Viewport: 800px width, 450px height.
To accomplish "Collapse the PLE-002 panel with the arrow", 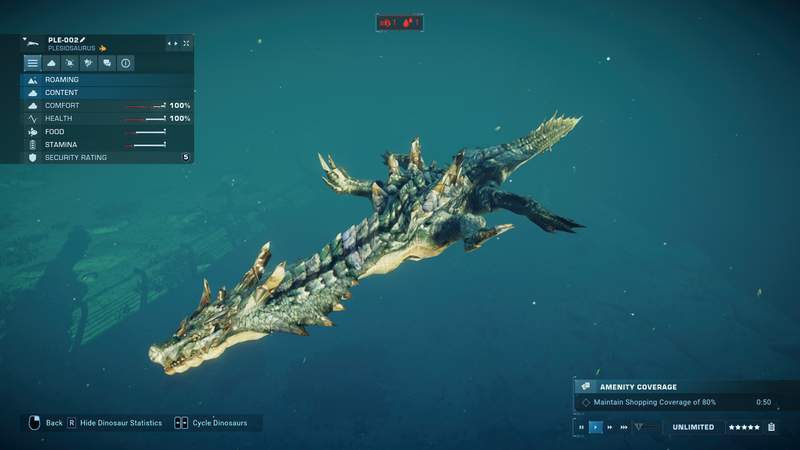I will [x=25, y=39].
